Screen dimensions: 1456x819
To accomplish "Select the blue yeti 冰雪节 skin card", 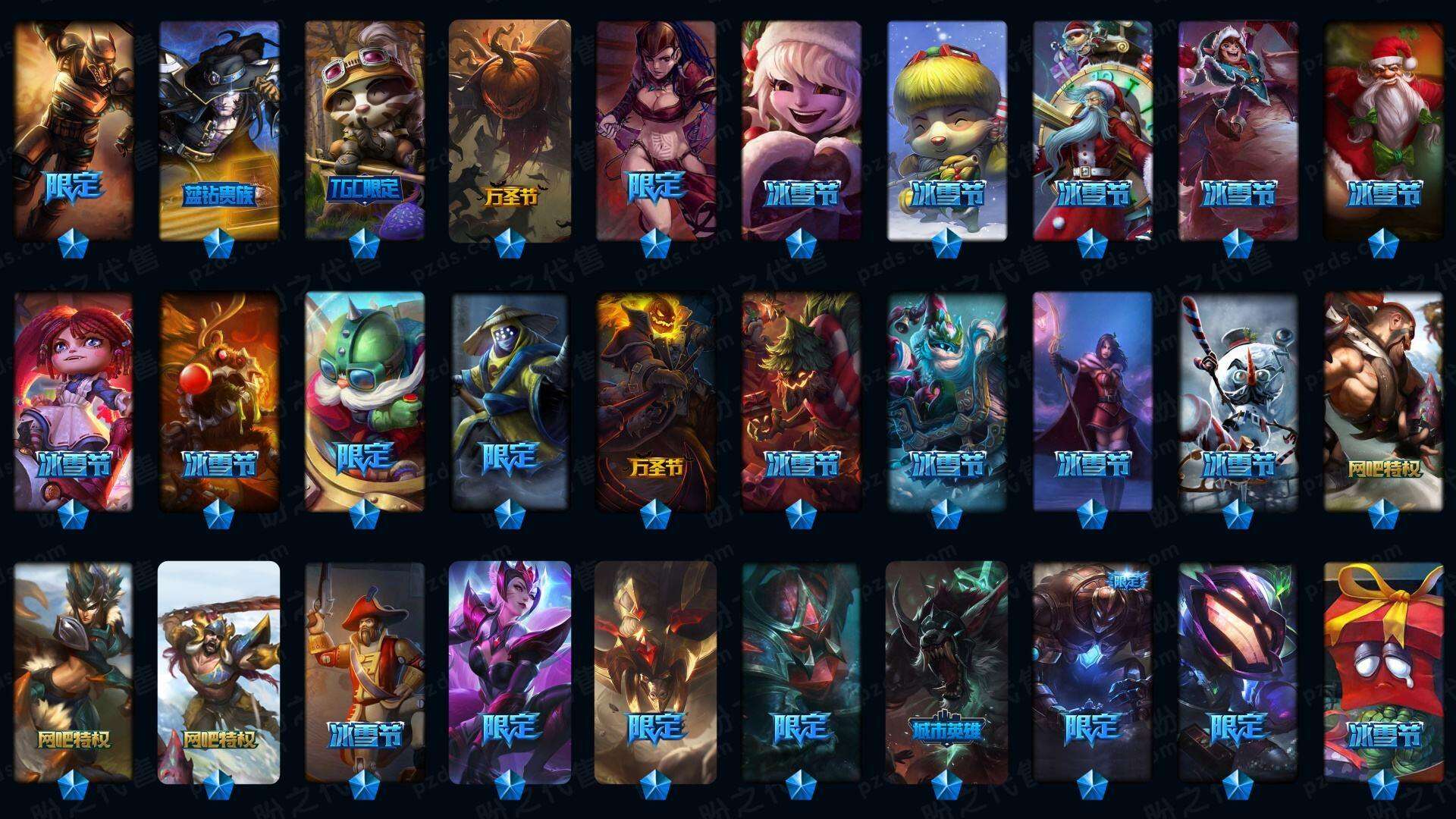I will click(947, 402).
